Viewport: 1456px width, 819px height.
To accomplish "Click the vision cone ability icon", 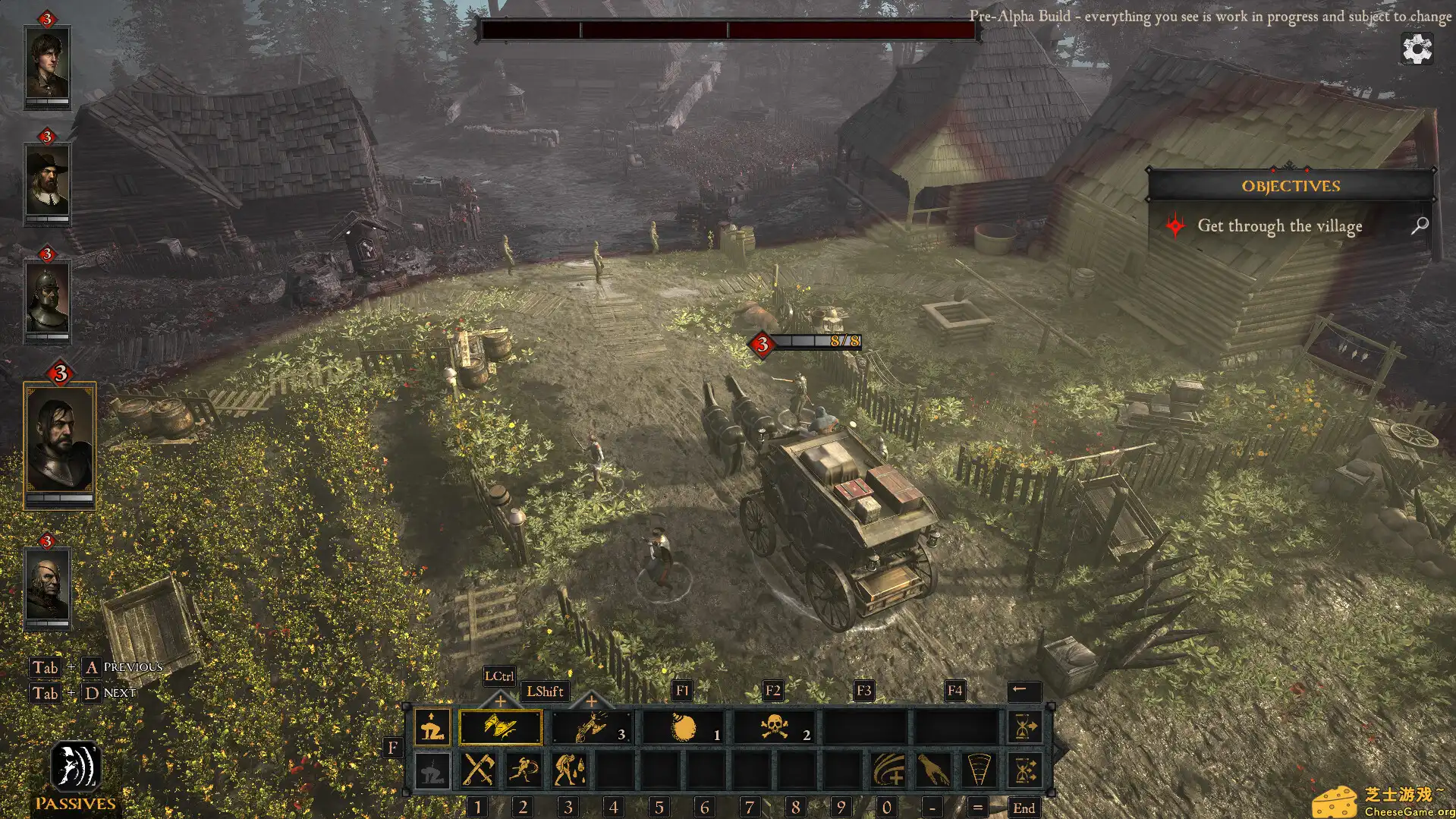I will click(979, 770).
